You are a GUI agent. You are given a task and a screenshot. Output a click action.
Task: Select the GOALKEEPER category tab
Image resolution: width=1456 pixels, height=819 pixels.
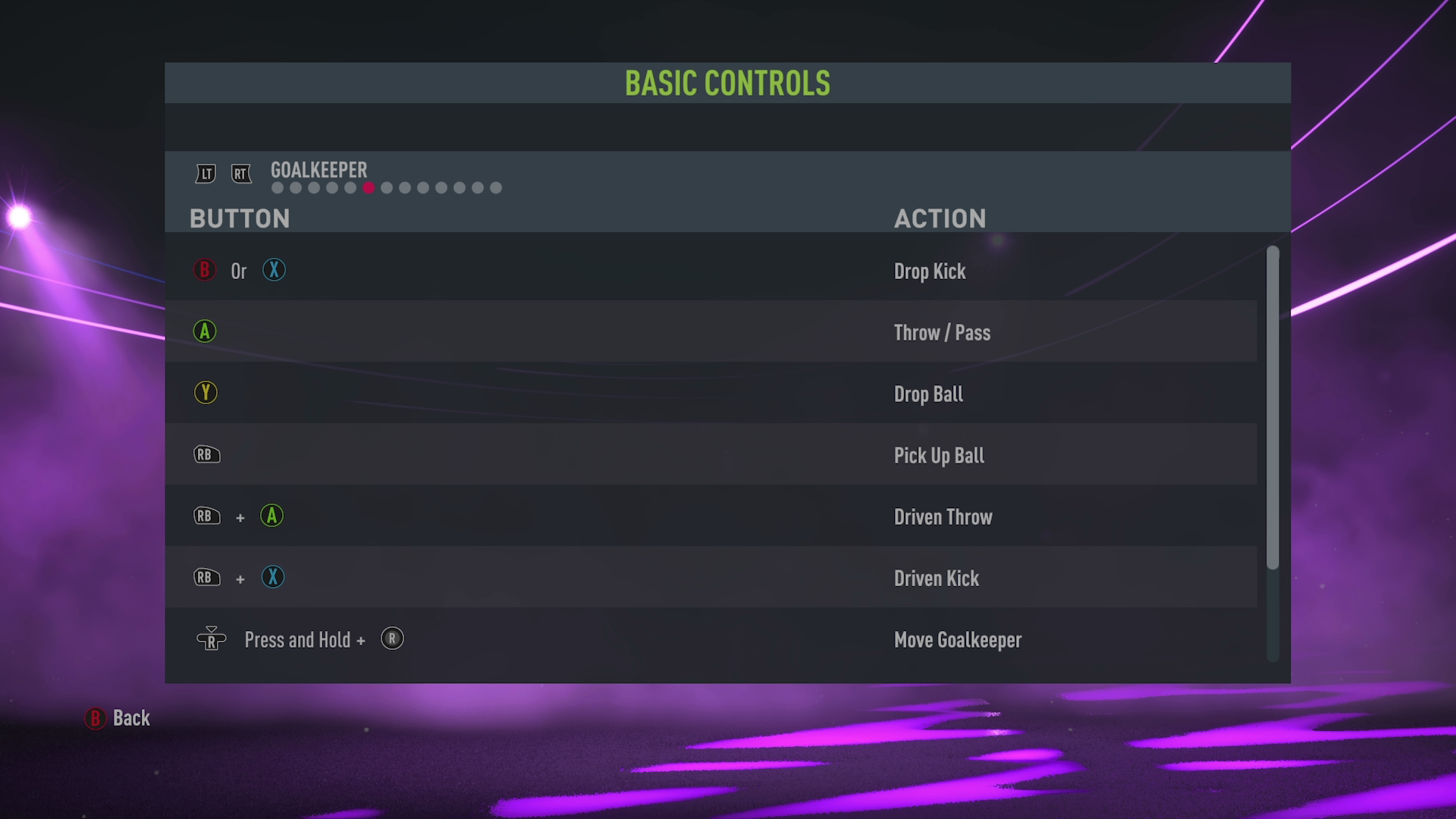(318, 170)
